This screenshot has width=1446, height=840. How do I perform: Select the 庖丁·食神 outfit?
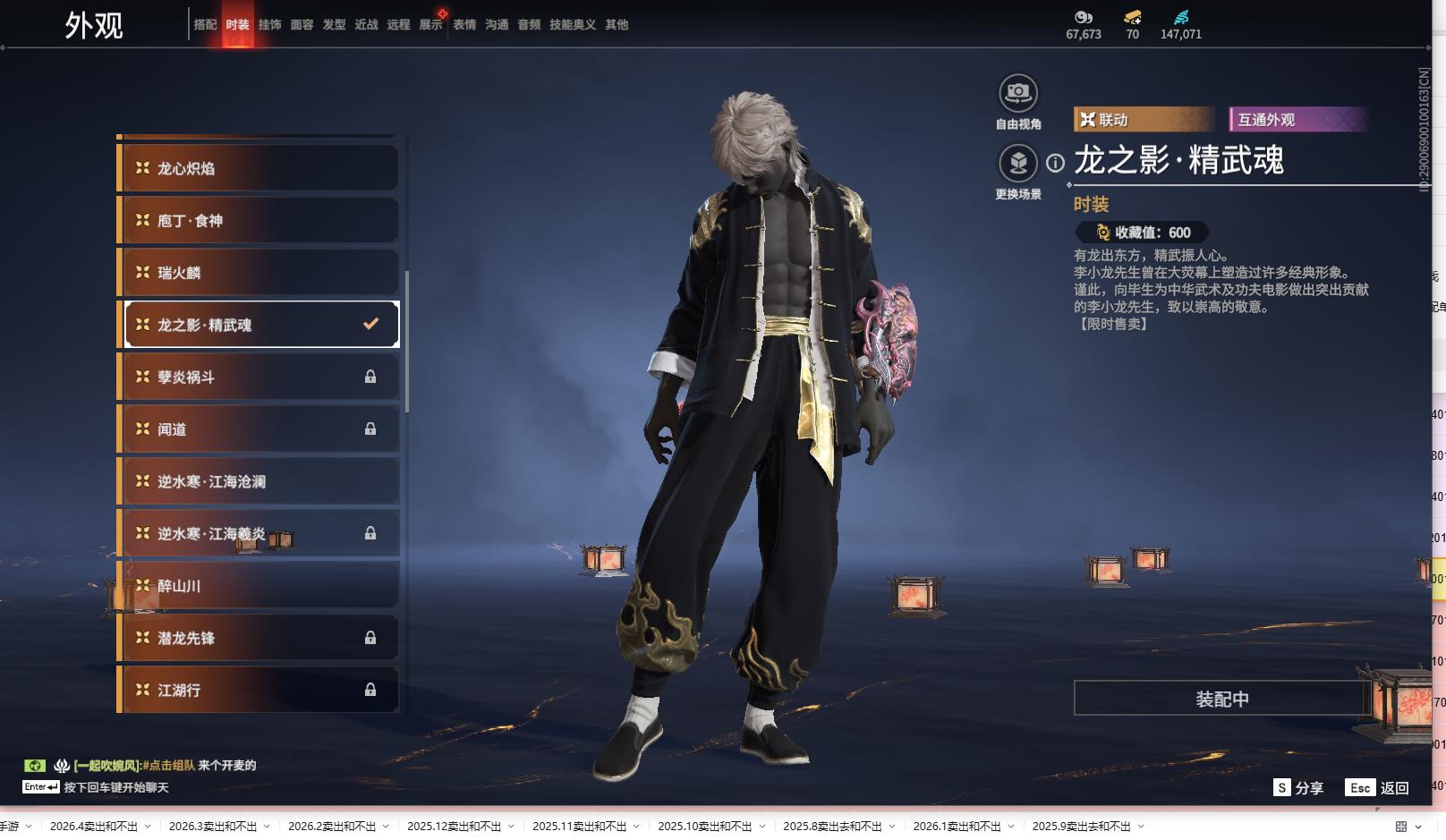(x=258, y=220)
